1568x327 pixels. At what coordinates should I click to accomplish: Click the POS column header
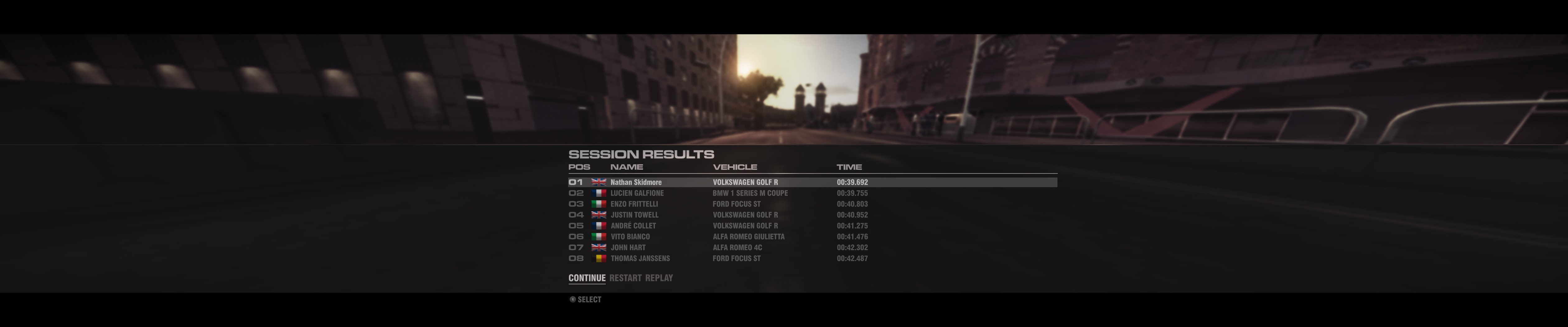tap(580, 166)
